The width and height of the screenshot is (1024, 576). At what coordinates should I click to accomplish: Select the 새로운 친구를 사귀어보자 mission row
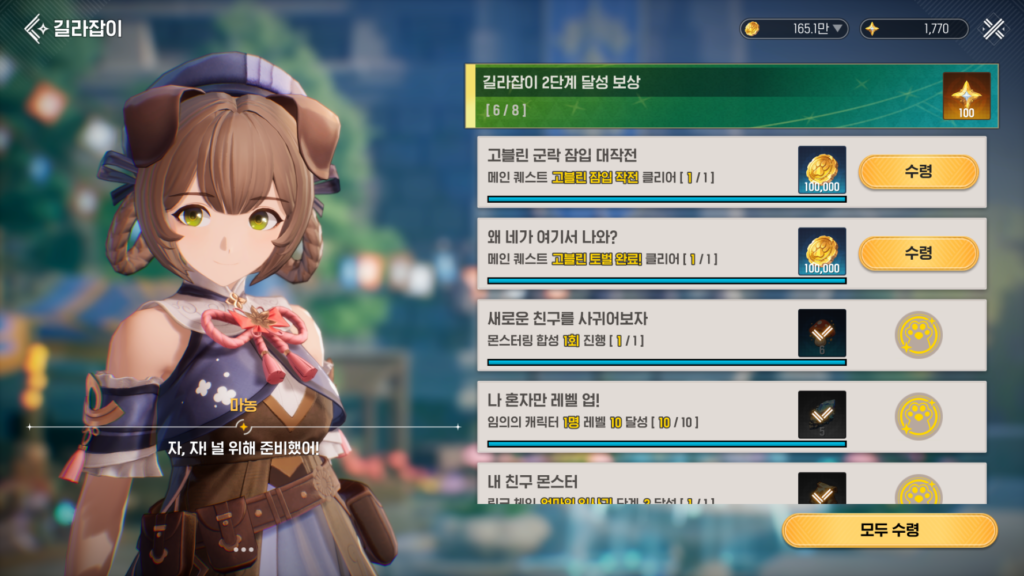(x=640, y=333)
